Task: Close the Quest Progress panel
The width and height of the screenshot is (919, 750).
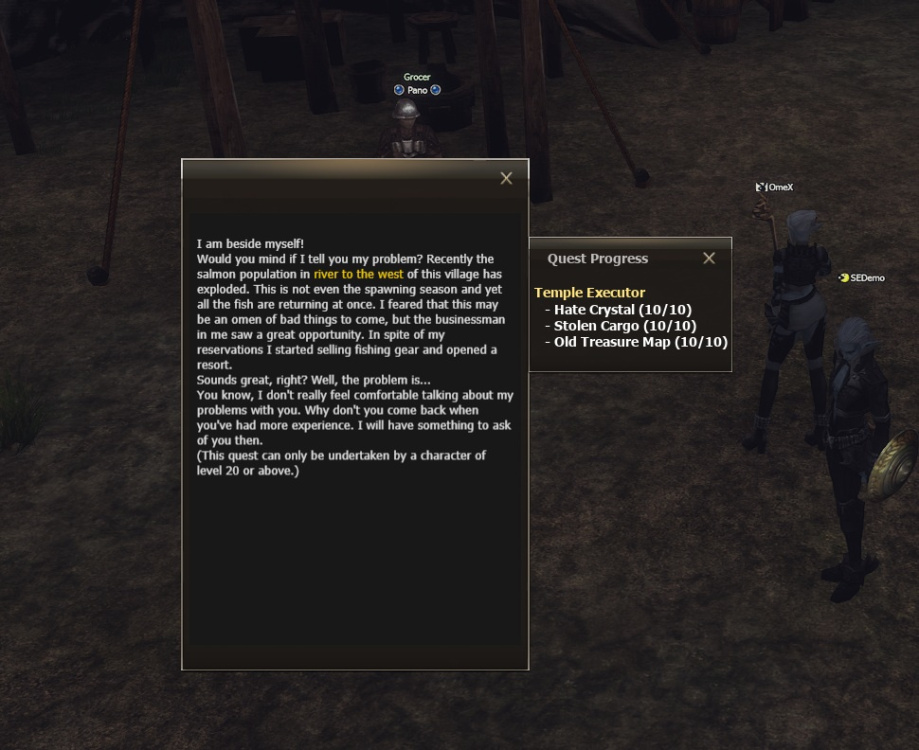Action: [709, 258]
